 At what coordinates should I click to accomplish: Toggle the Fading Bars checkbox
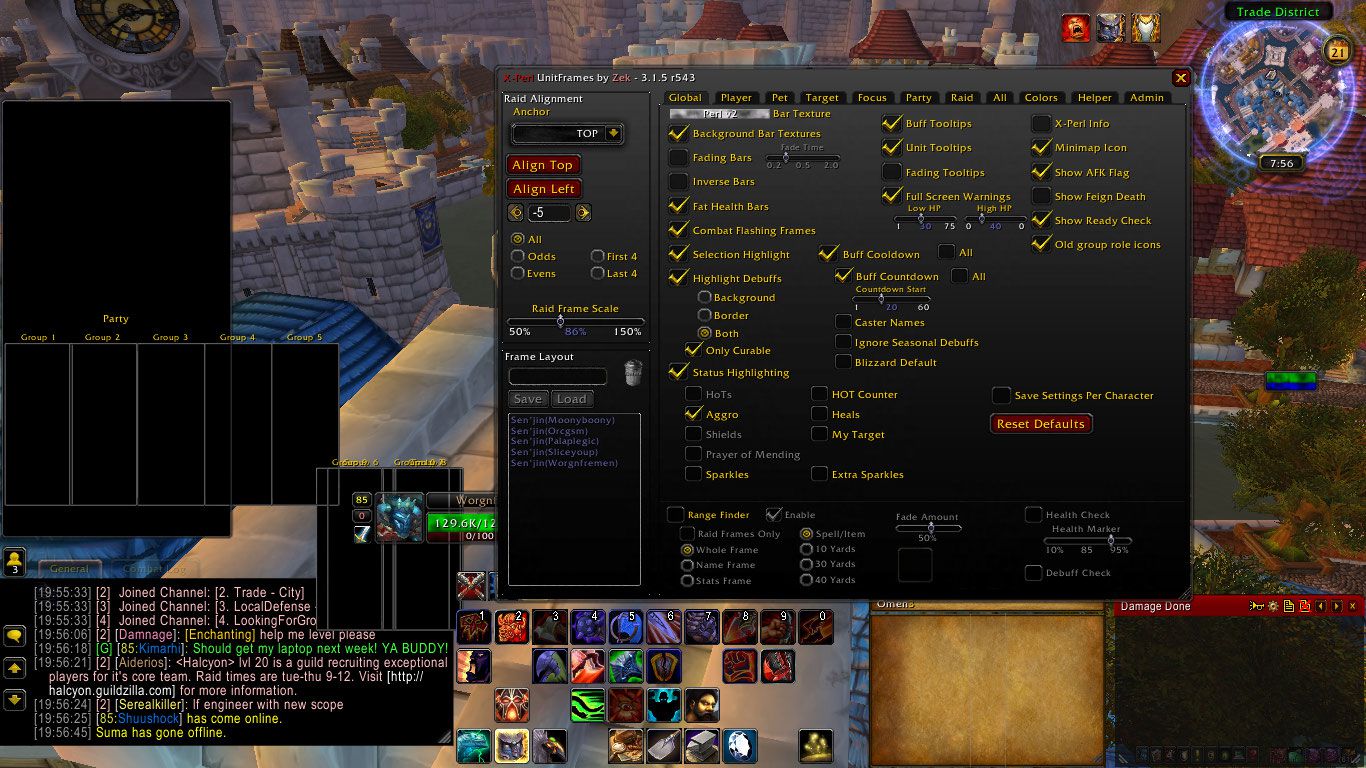point(679,158)
